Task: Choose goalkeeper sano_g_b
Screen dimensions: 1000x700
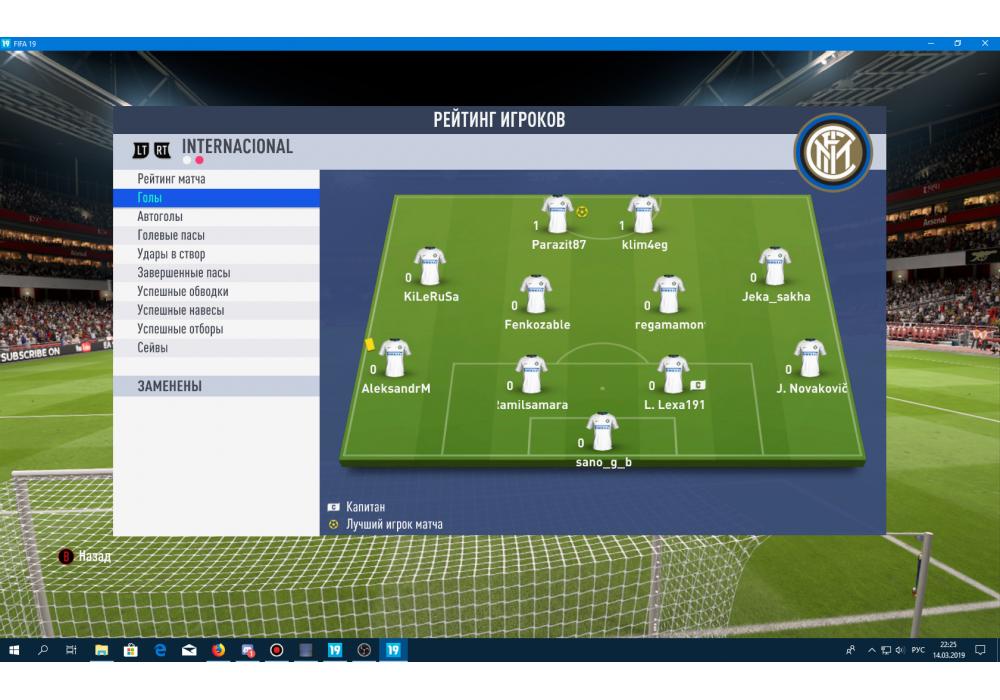Action: pos(602,433)
